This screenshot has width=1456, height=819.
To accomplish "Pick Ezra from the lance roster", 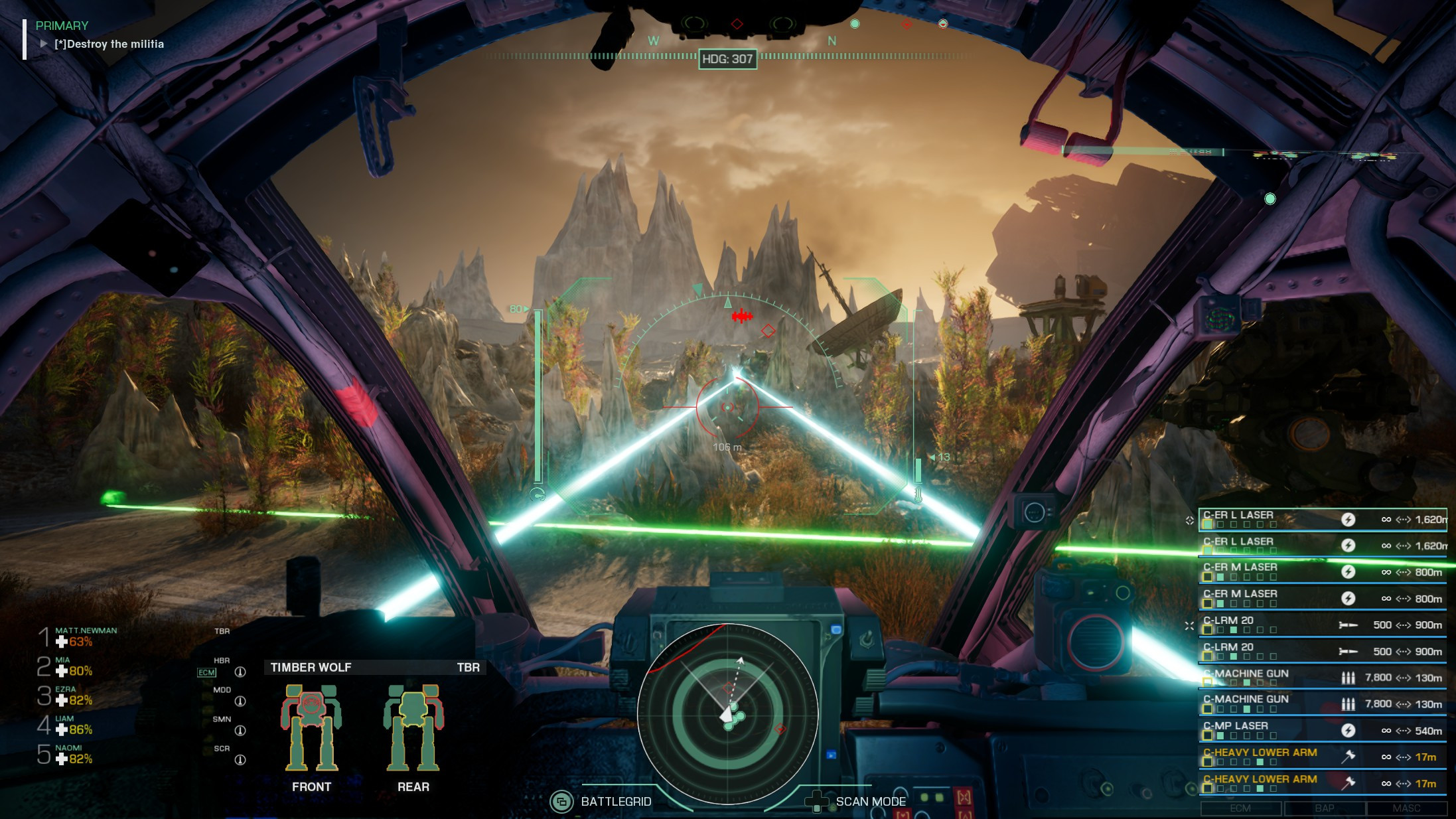I will point(73,696).
